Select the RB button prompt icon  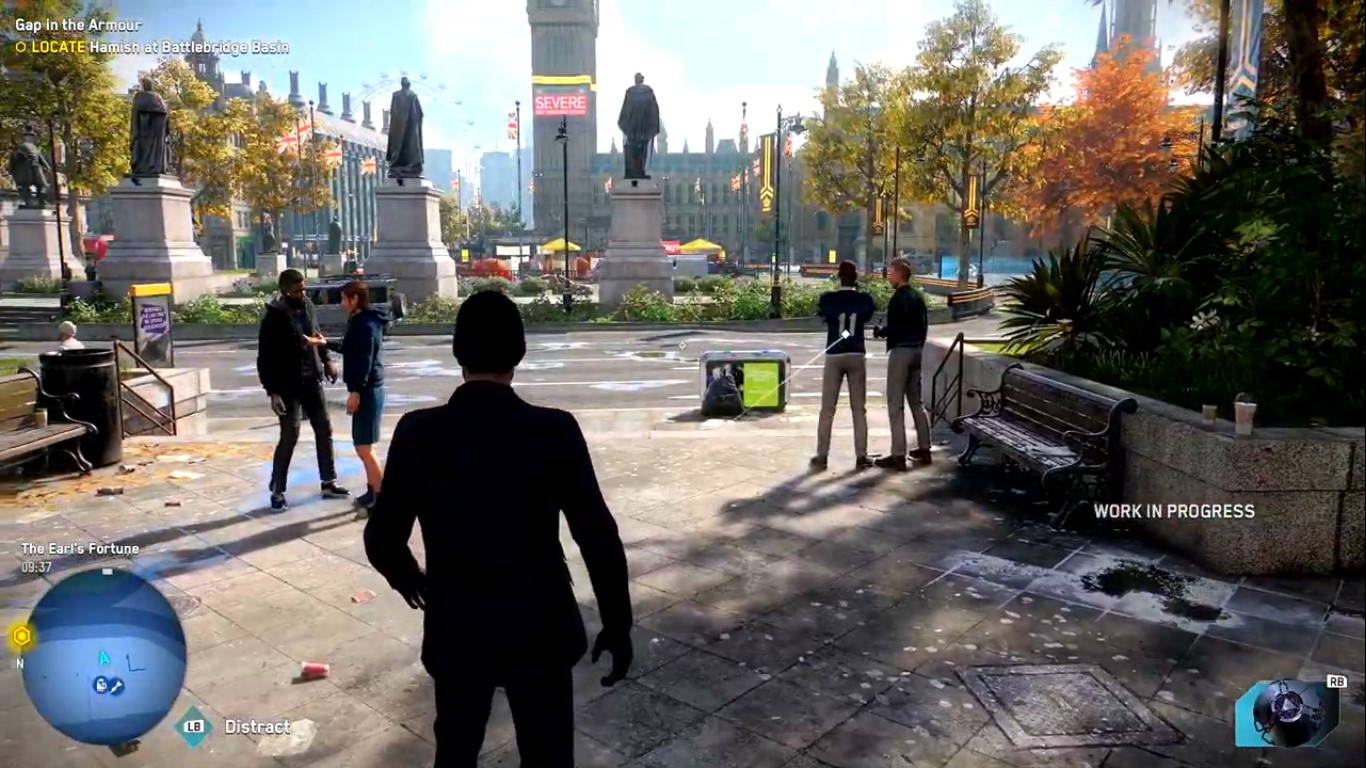(x=1337, y=681)
